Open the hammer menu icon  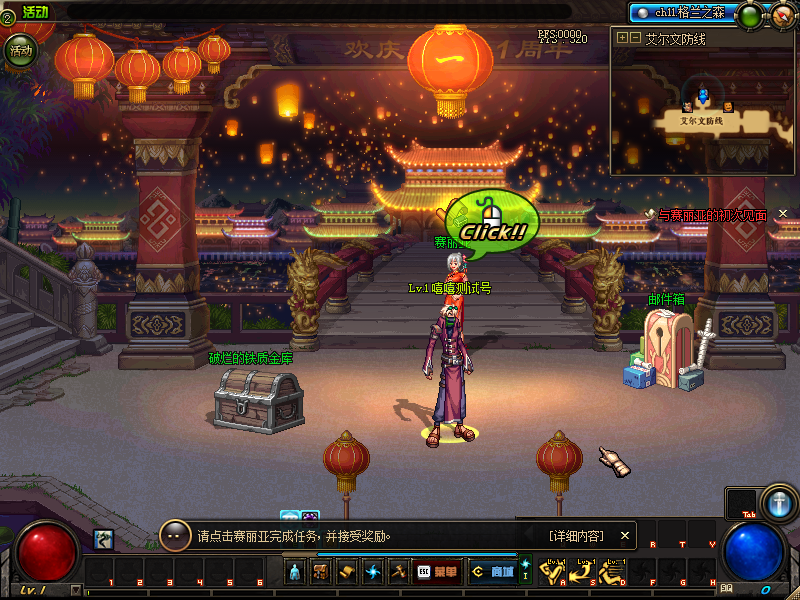pos(398,572)
